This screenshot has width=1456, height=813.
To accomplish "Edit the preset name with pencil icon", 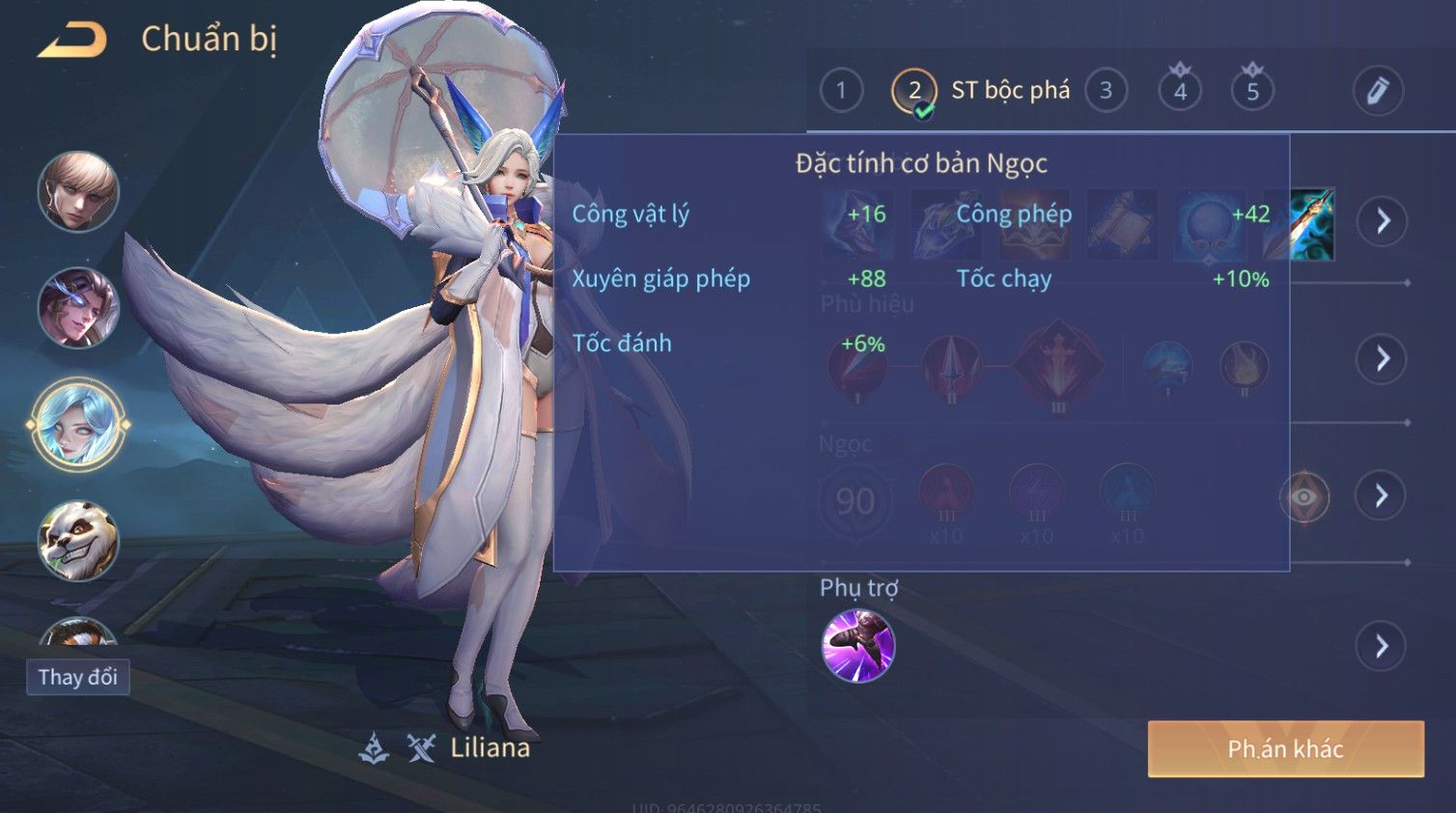I will pos(1377,91).
